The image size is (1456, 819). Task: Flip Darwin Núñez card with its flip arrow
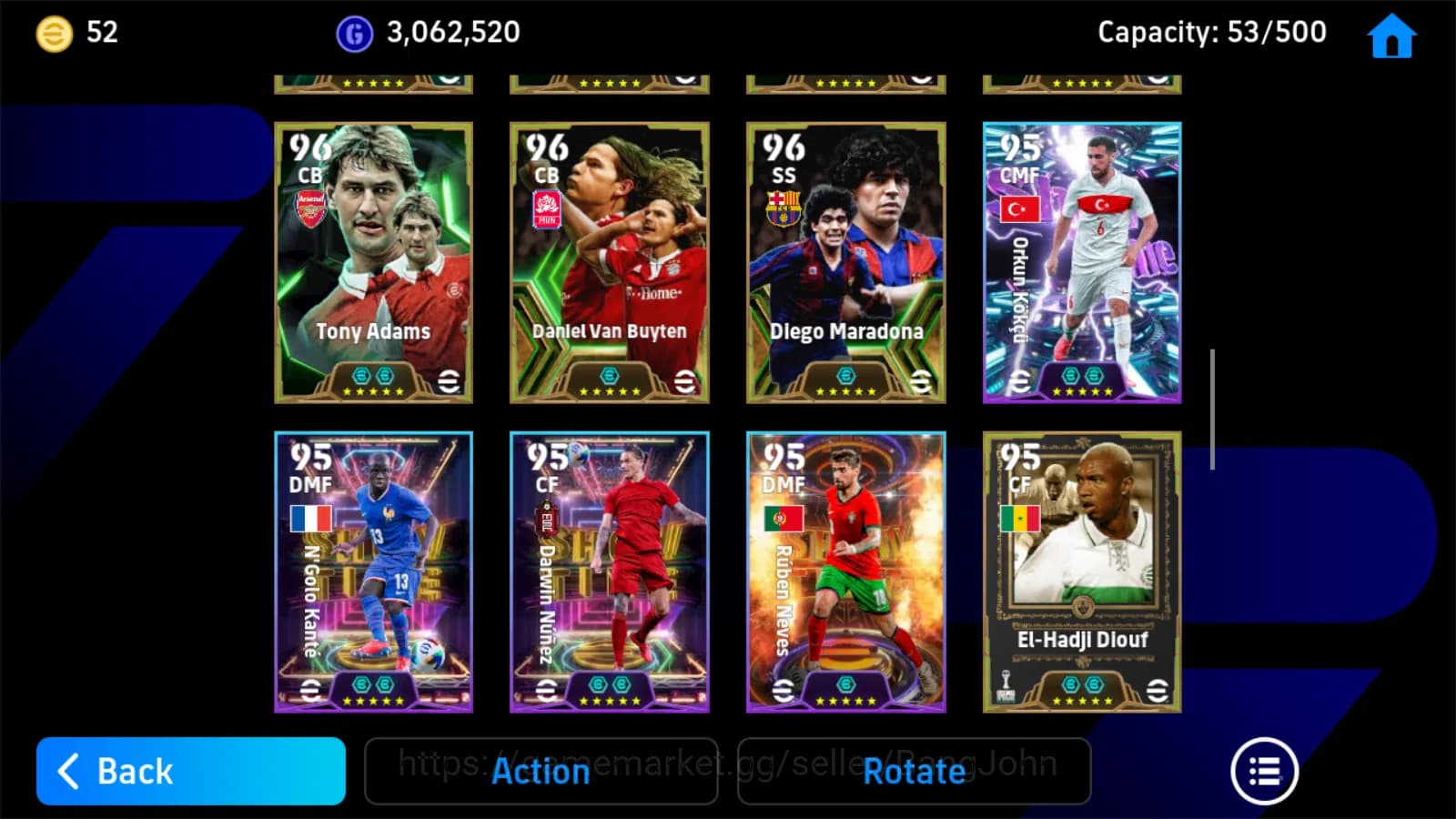[545, 689]
